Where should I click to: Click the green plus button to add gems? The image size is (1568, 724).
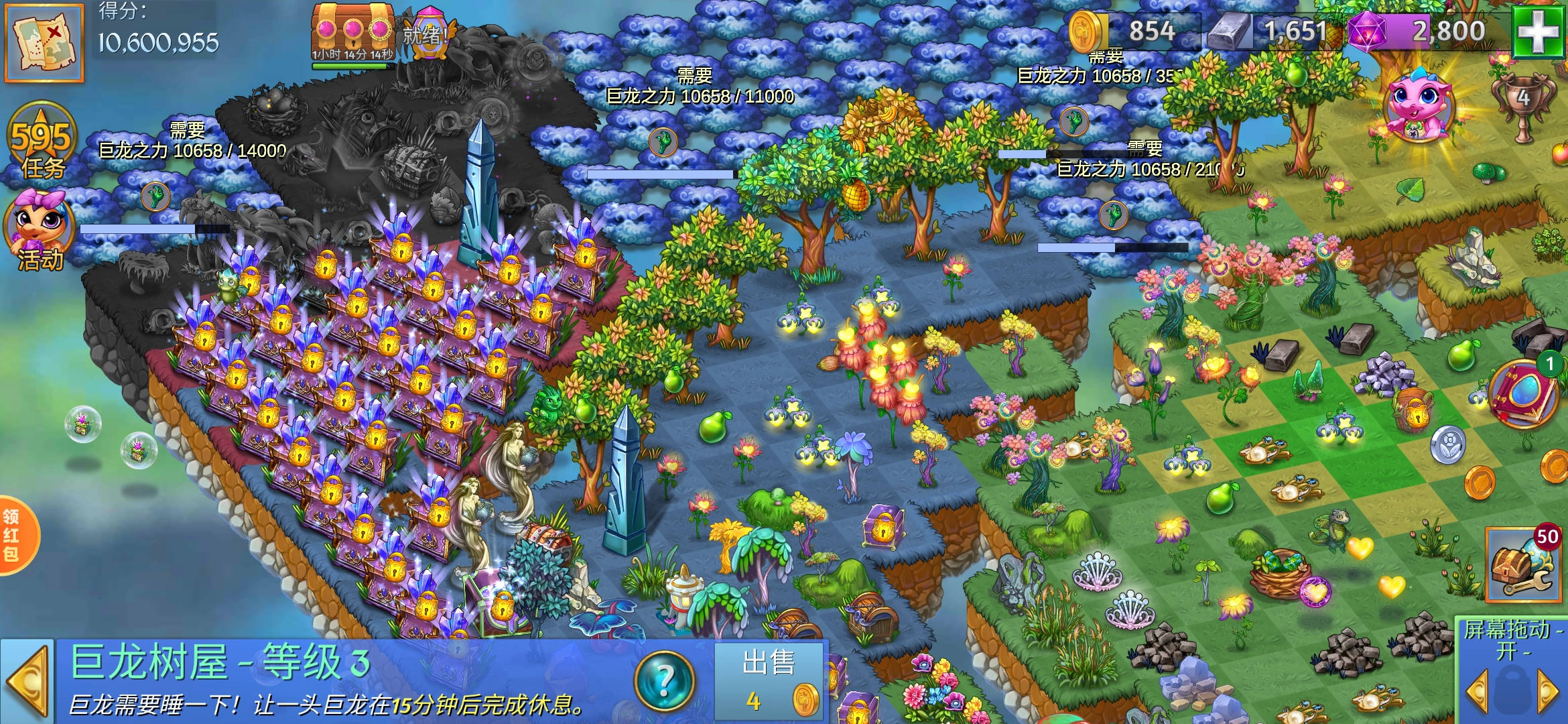click(1539, 31)
